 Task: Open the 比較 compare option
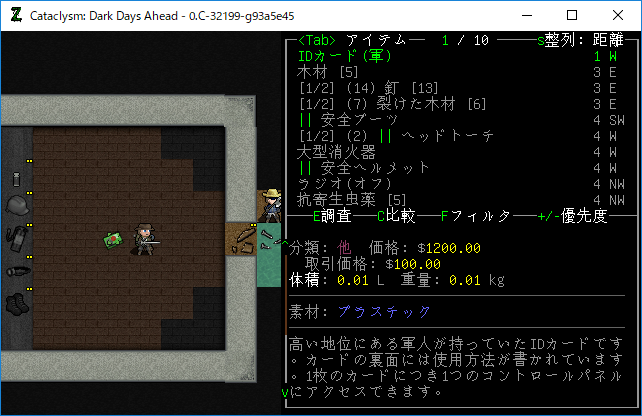pyautogui.click(x=398, y=216)
